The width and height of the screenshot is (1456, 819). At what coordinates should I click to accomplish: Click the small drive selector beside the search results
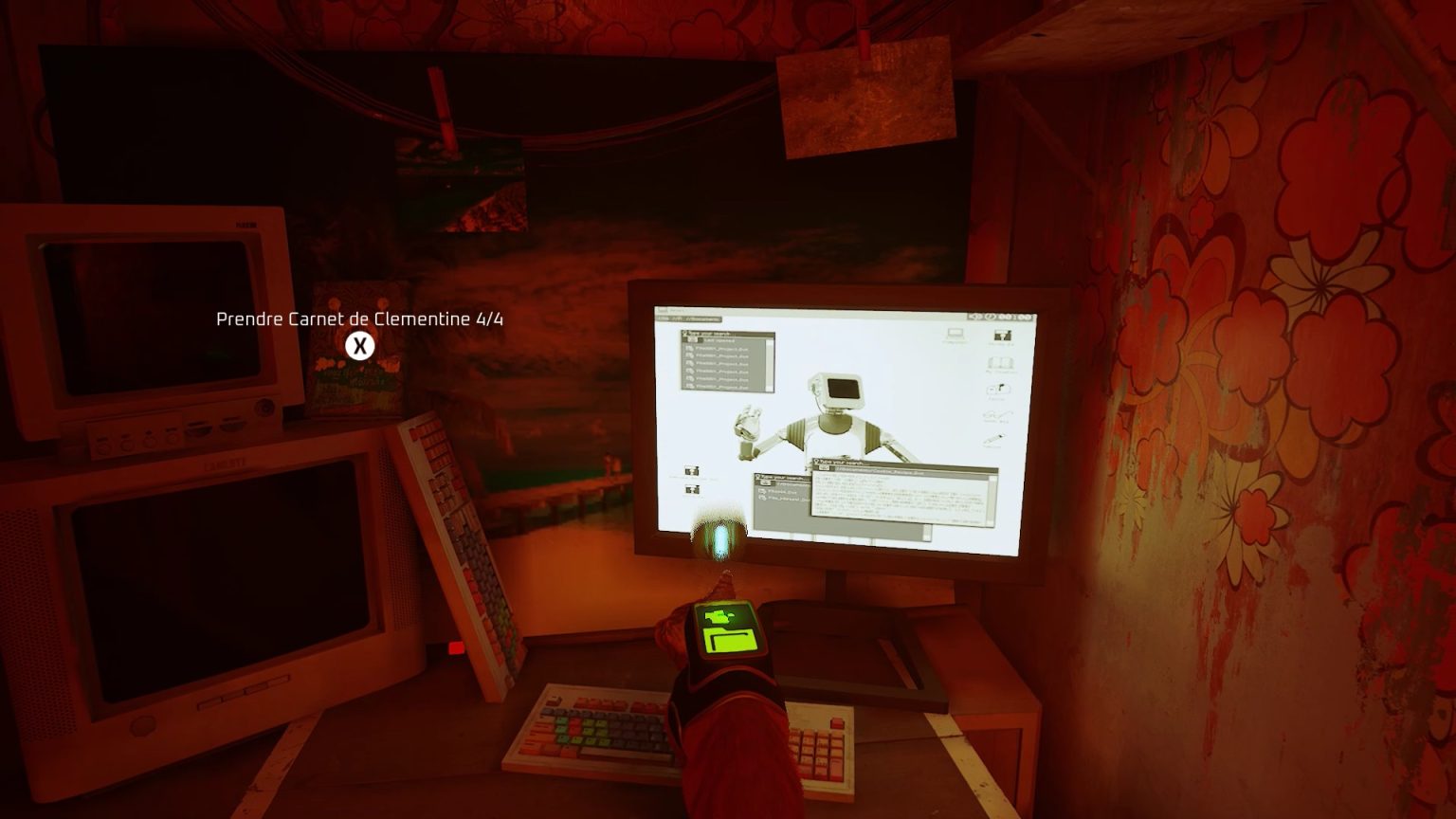click(691, 338)
